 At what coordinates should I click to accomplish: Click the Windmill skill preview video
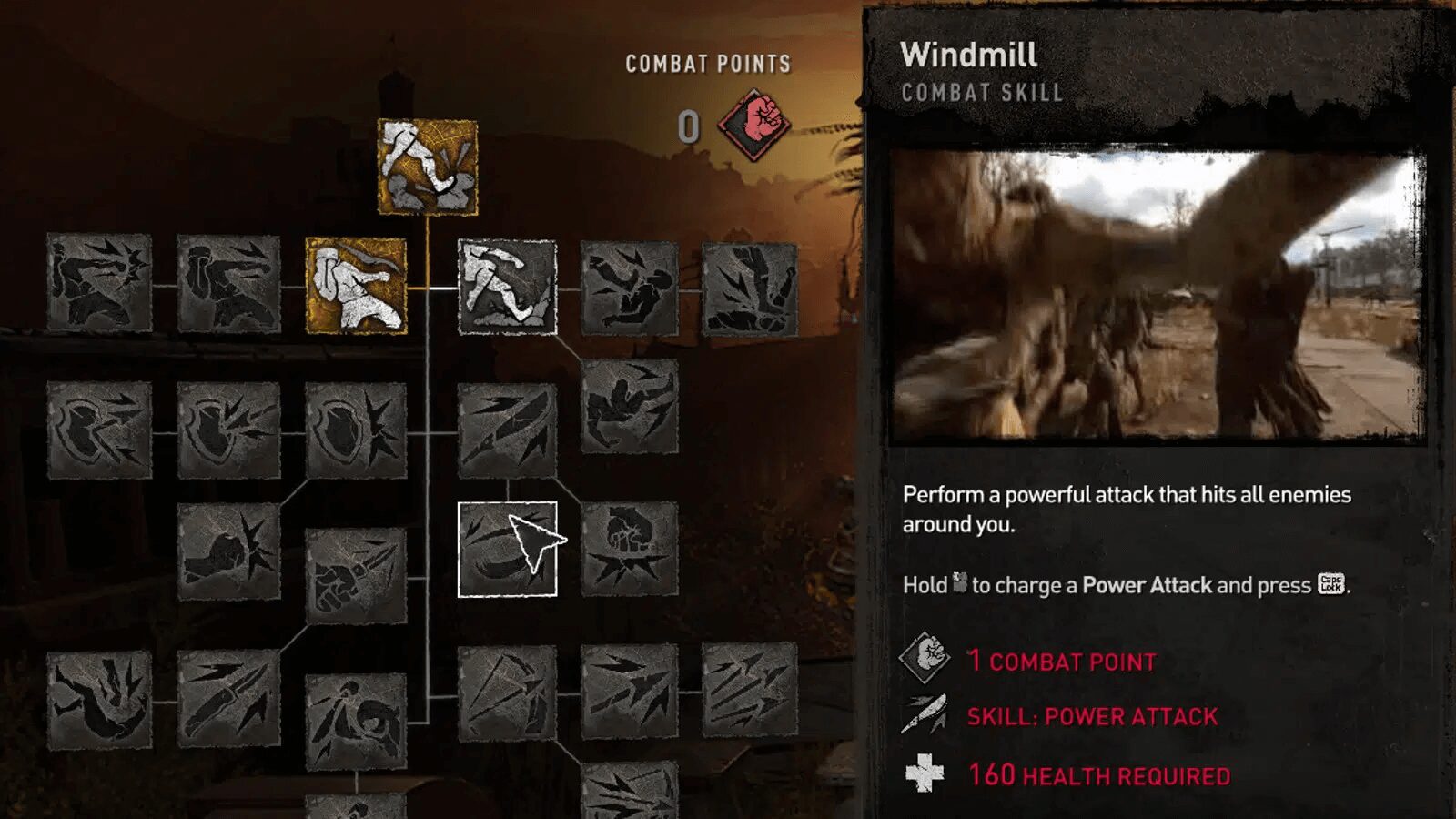(1156, 291)
